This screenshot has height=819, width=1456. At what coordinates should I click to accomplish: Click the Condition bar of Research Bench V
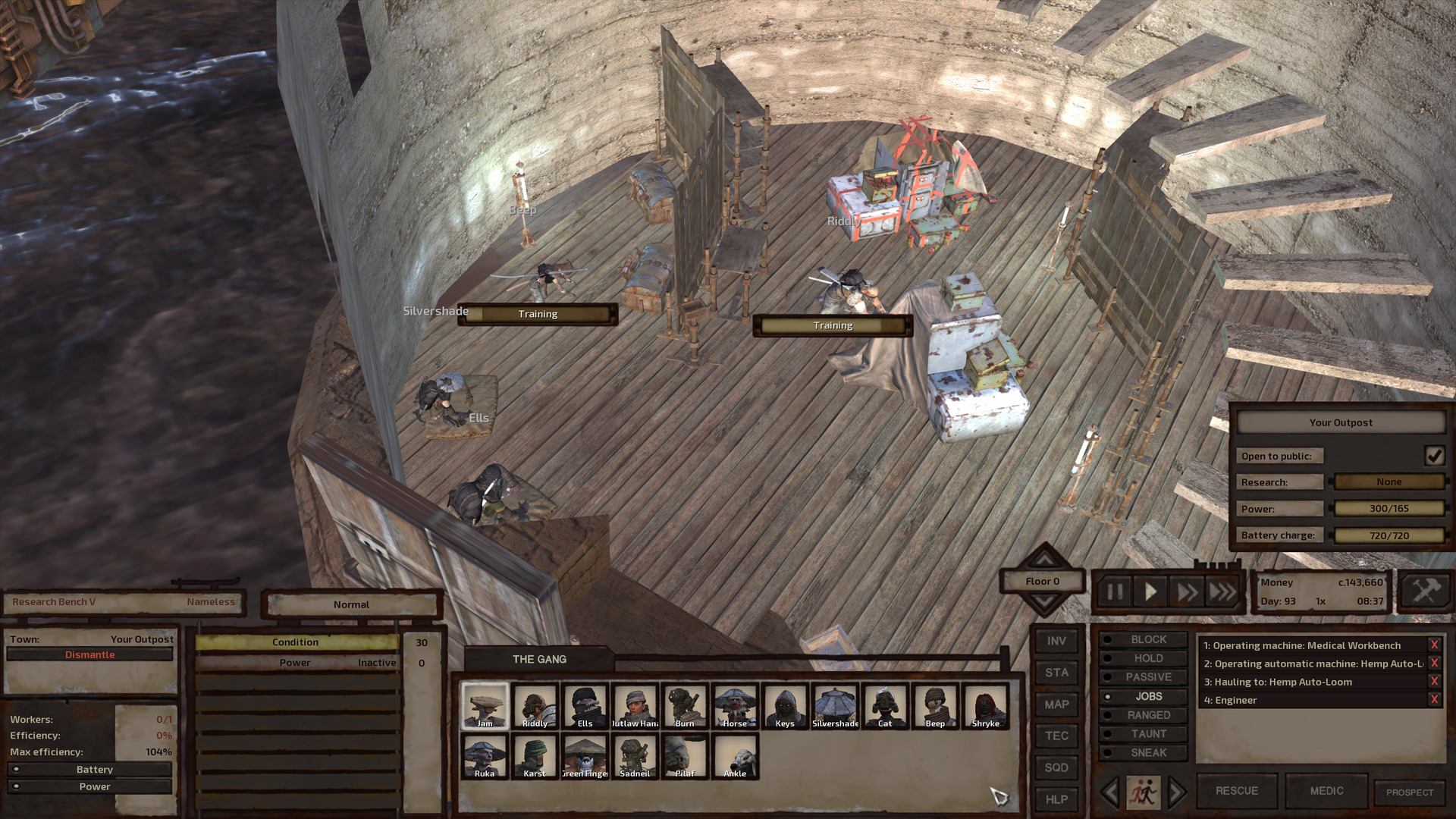[296, 642]
